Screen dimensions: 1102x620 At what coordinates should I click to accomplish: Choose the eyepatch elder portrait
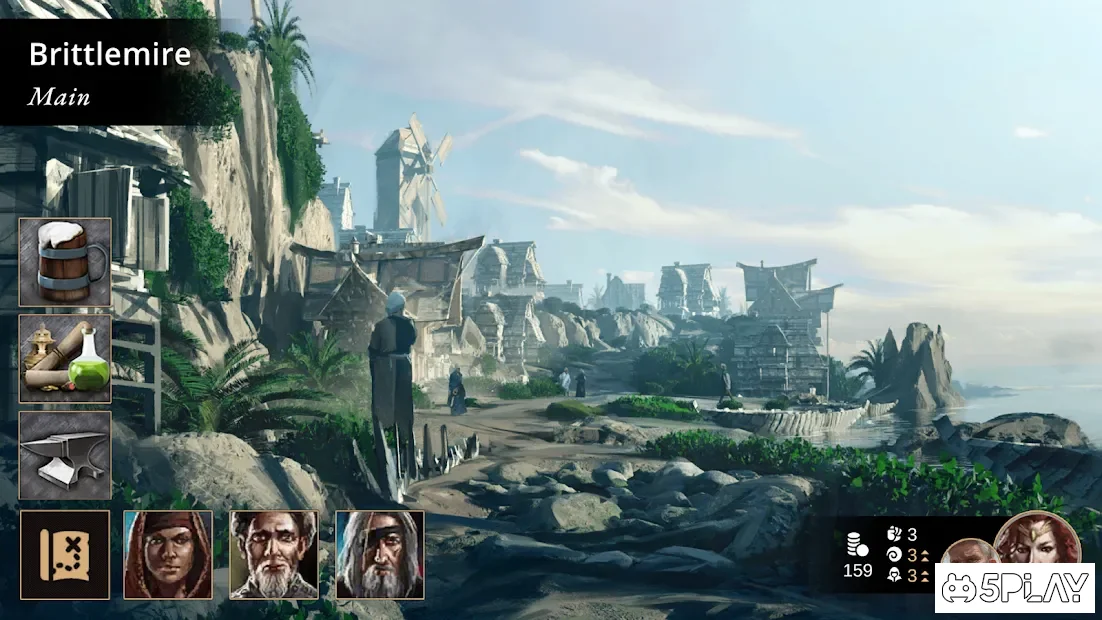(x=380, y=555)
